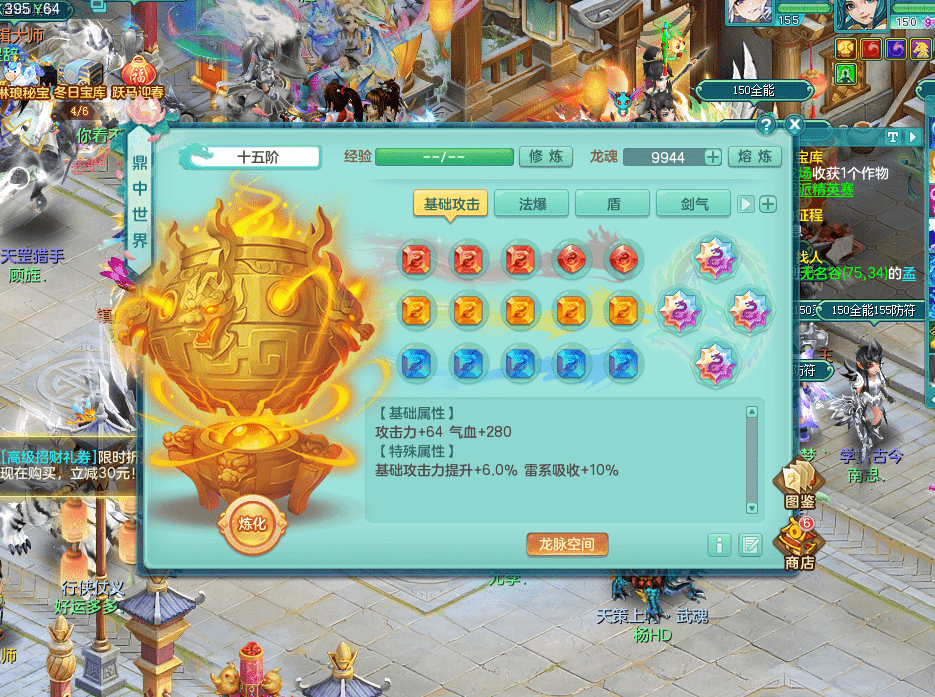Open the 图鉴 codex
This screenshot has height=697, width=935.
799,486
